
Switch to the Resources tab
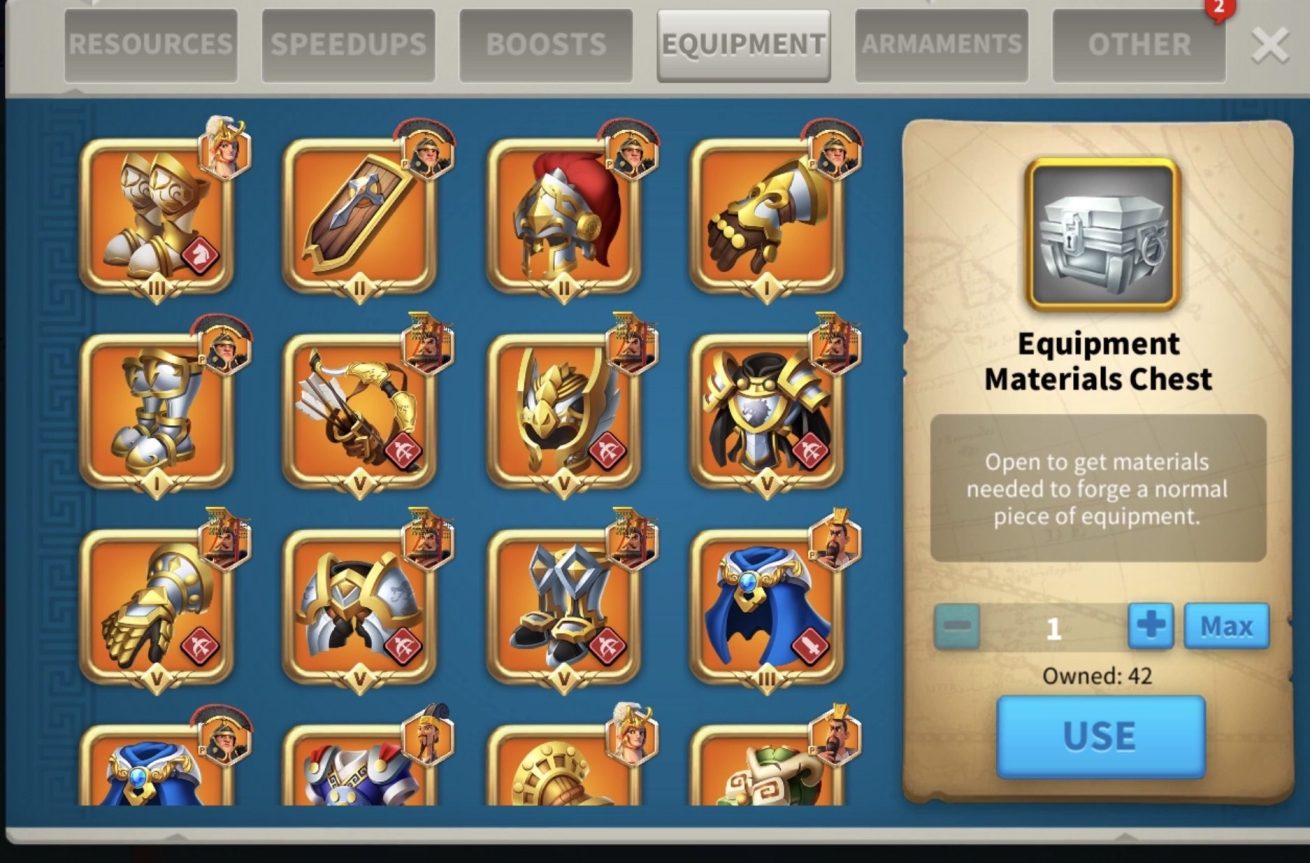click(151, 45)
